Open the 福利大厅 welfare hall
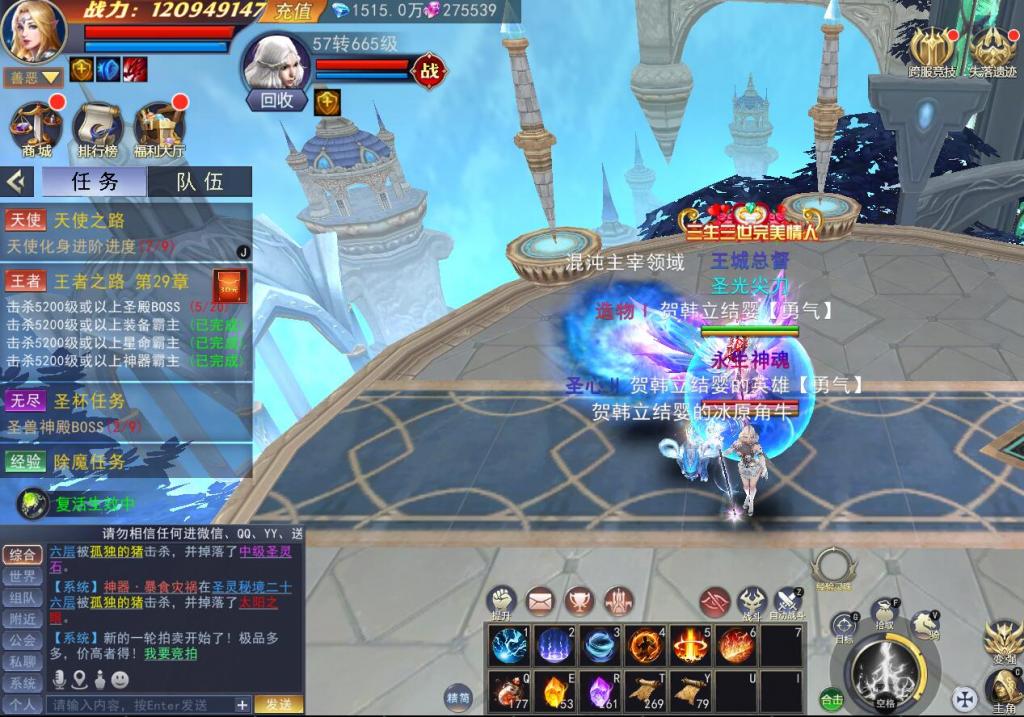Screen dimensions: 1024x717 click(159, 128)
